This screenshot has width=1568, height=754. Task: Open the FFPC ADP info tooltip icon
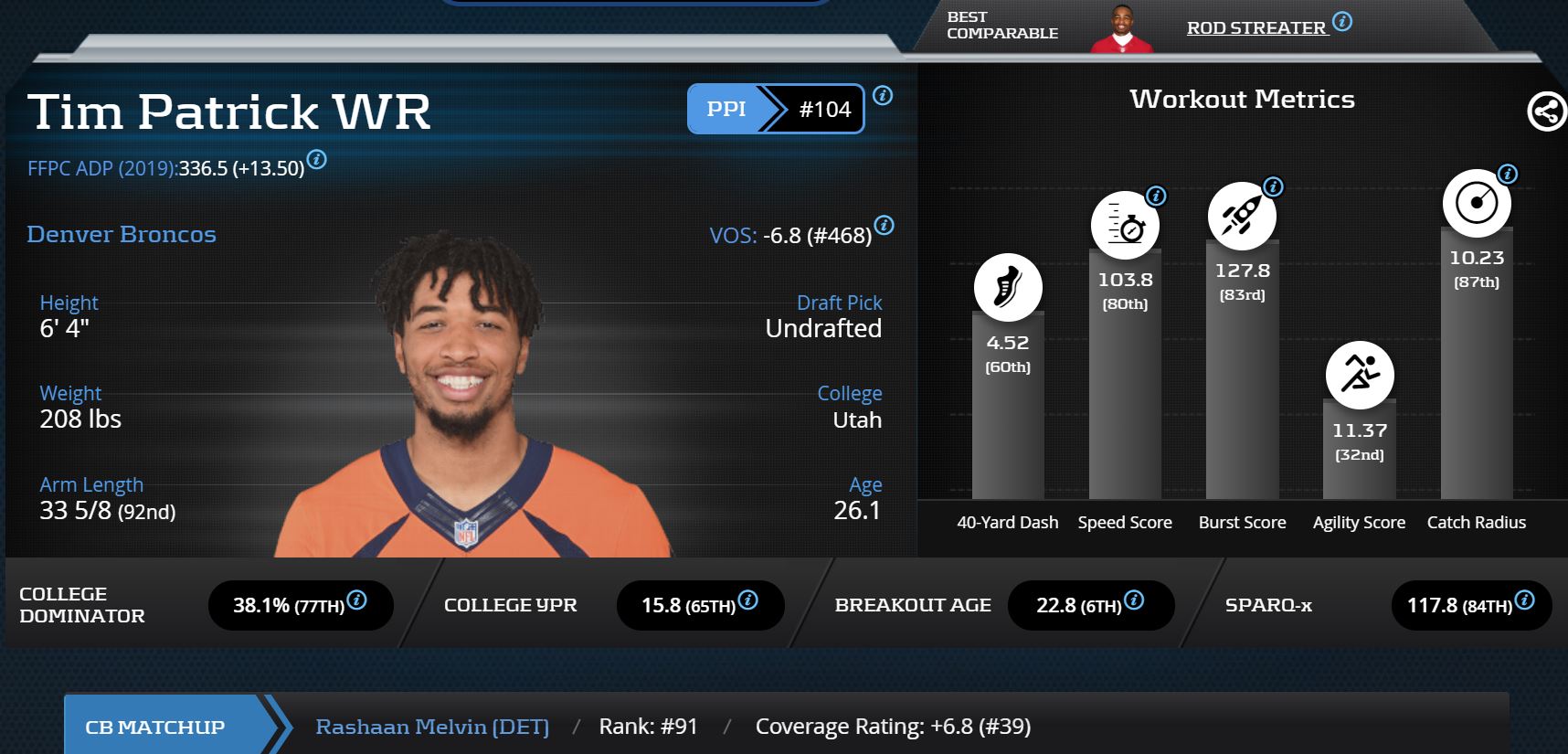pos(317,160)
